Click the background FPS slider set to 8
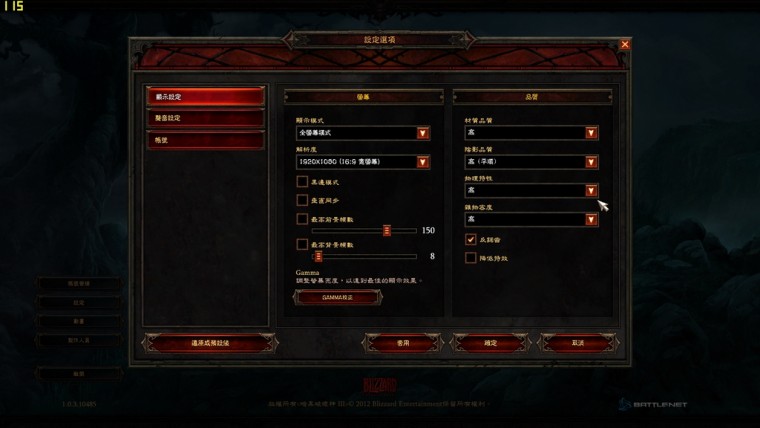Image resolution: width=760 pixels, height=428 pixels. 318,257
